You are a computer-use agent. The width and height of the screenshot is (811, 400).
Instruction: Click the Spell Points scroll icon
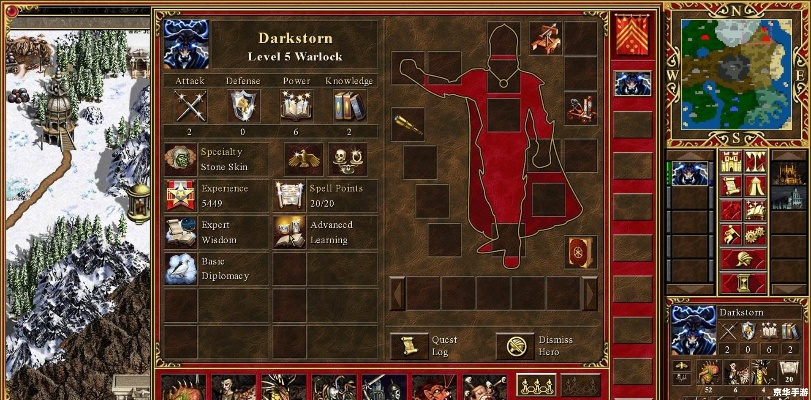[x=290, y=196]
